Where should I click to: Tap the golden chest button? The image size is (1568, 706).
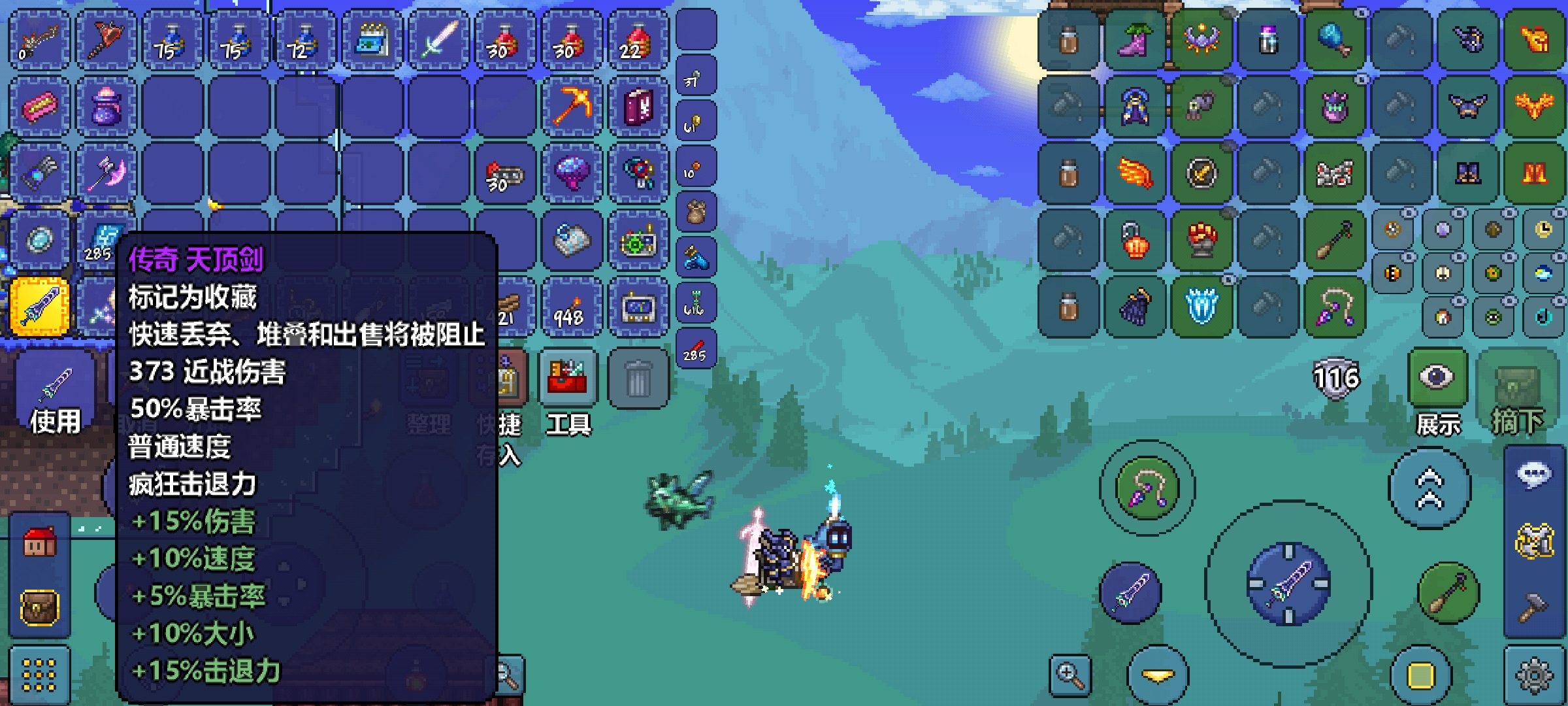click(40, 608)
